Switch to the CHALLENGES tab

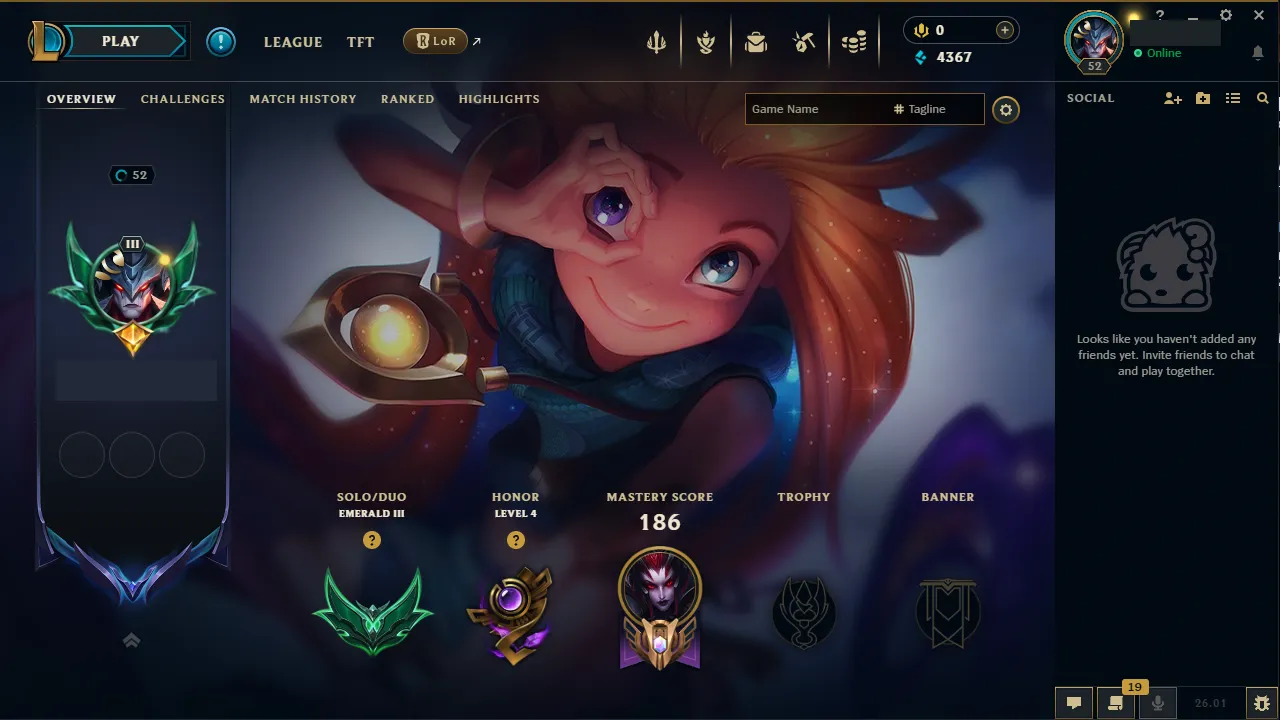[182, 98]
